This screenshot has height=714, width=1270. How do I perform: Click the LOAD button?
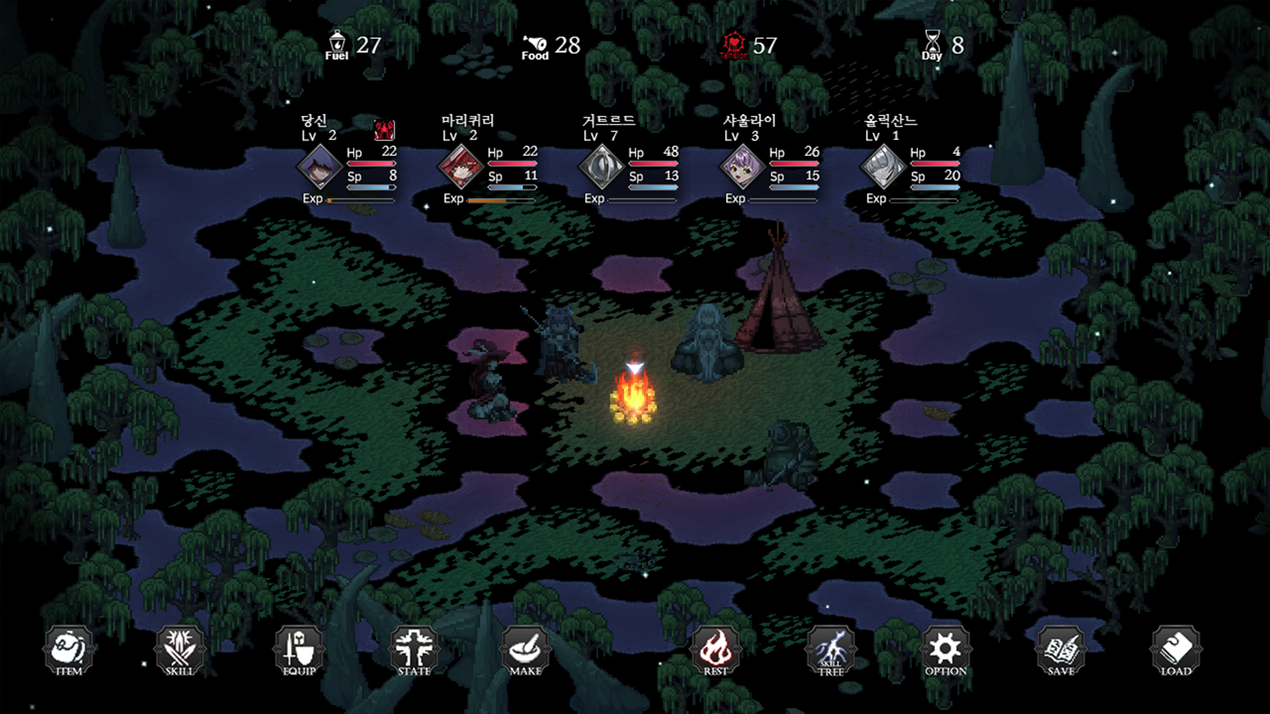[x=1175, y=650]
